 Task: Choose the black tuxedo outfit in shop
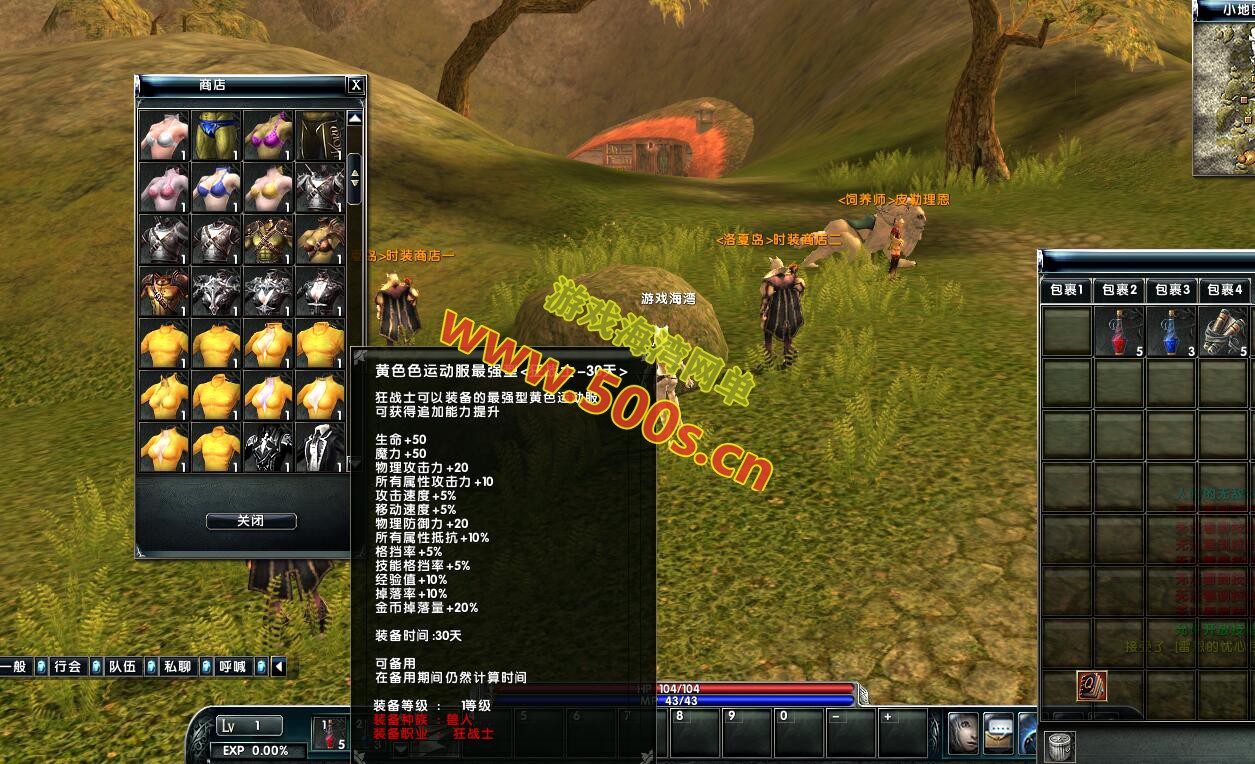pos(320,447)
